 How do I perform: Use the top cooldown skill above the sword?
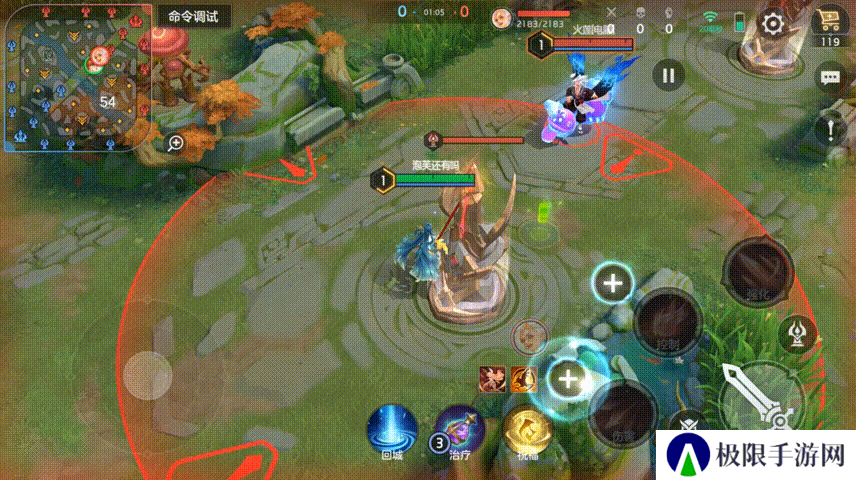[x=758, y=270]
